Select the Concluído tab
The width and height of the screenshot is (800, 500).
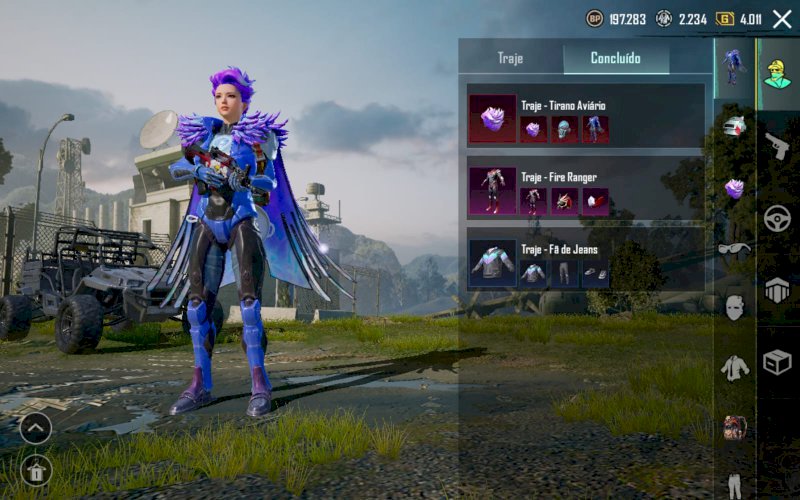[615, 58]
